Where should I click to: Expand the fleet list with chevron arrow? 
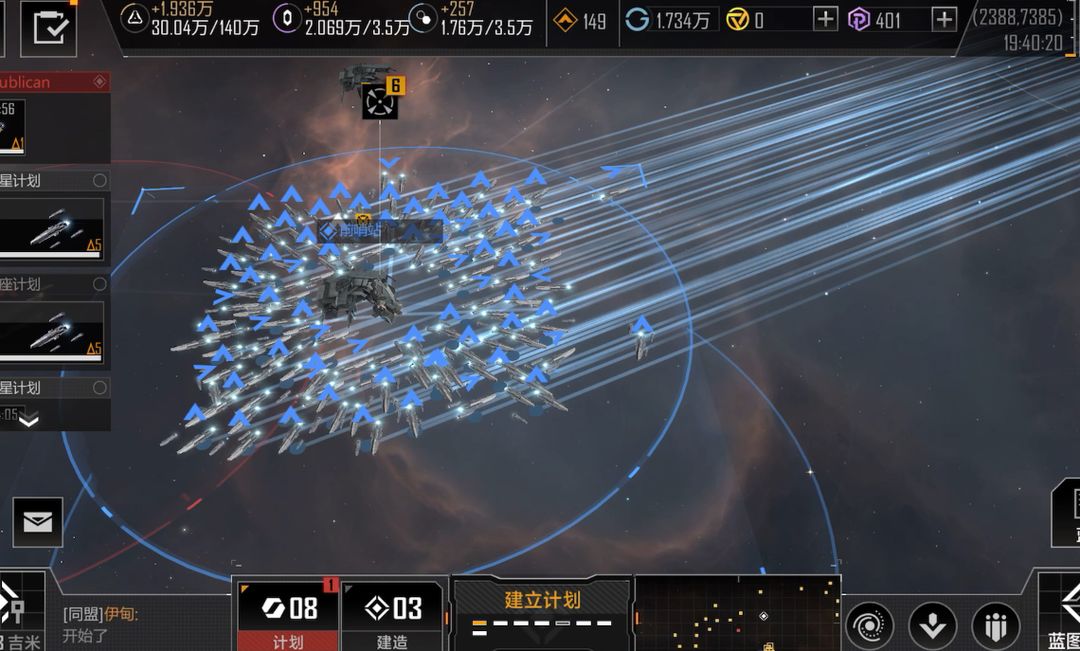(29, 421)
